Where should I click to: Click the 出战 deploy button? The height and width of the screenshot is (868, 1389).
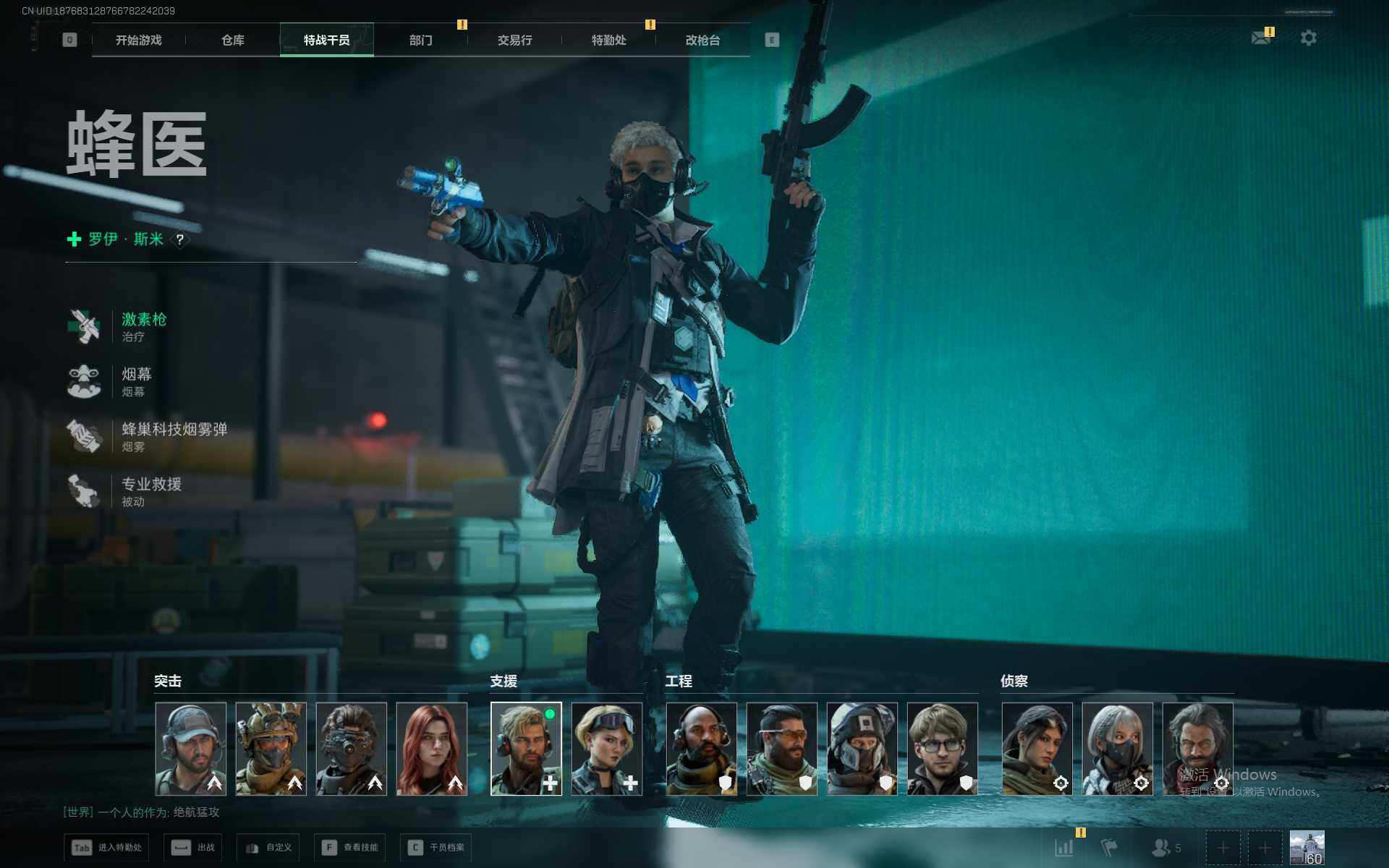point(193,847)
